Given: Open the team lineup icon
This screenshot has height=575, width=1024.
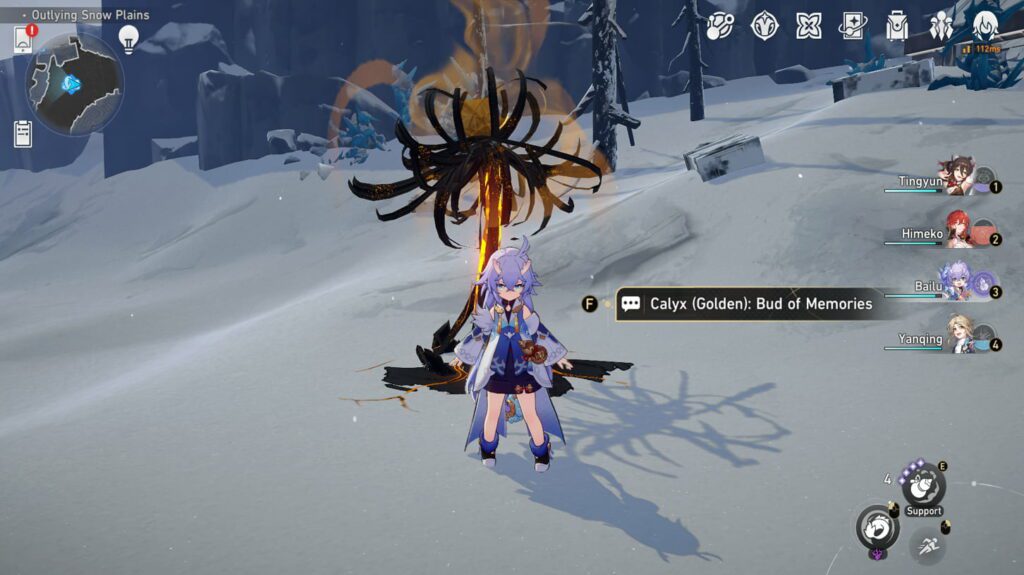Looking at the screenshot, I should pos(941,25).
